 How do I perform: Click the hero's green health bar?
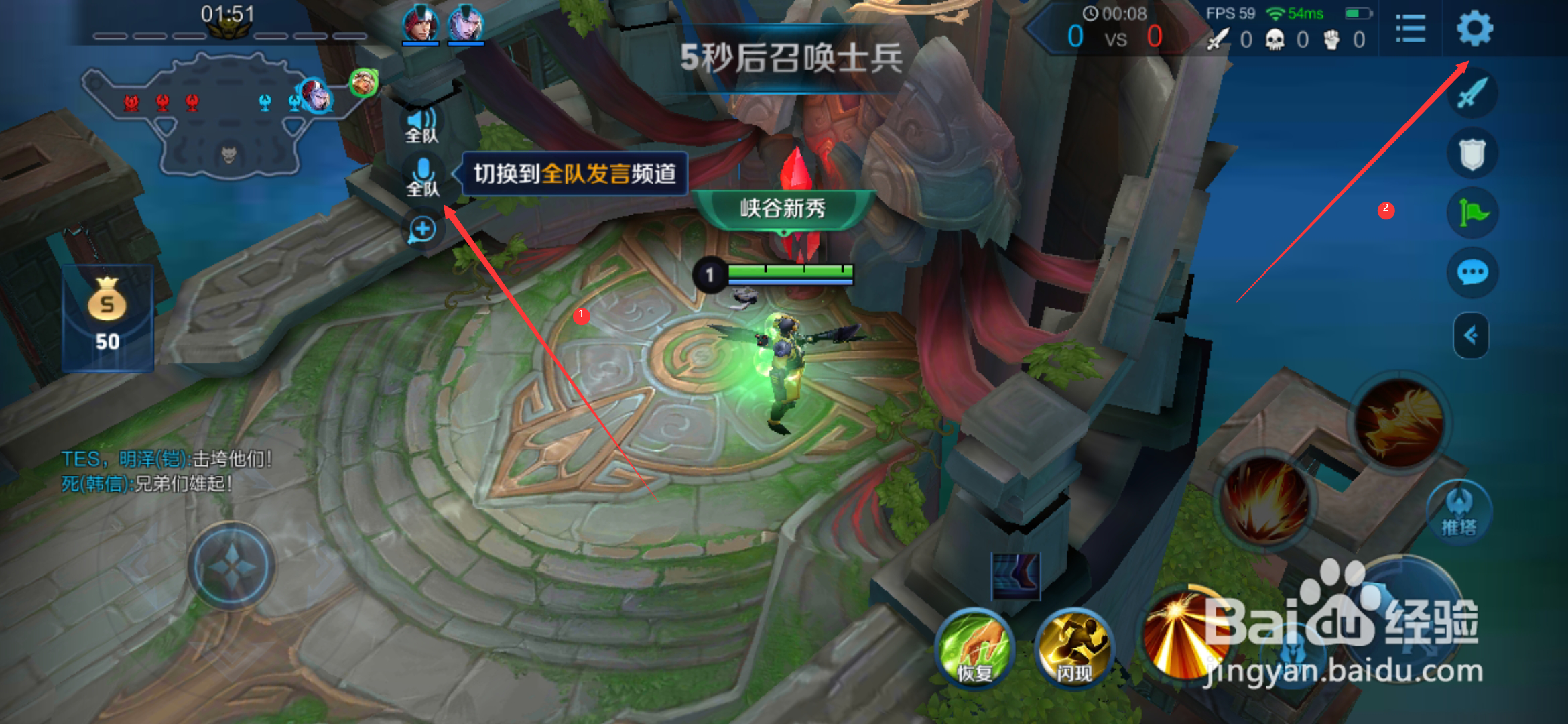pos(789,273)
